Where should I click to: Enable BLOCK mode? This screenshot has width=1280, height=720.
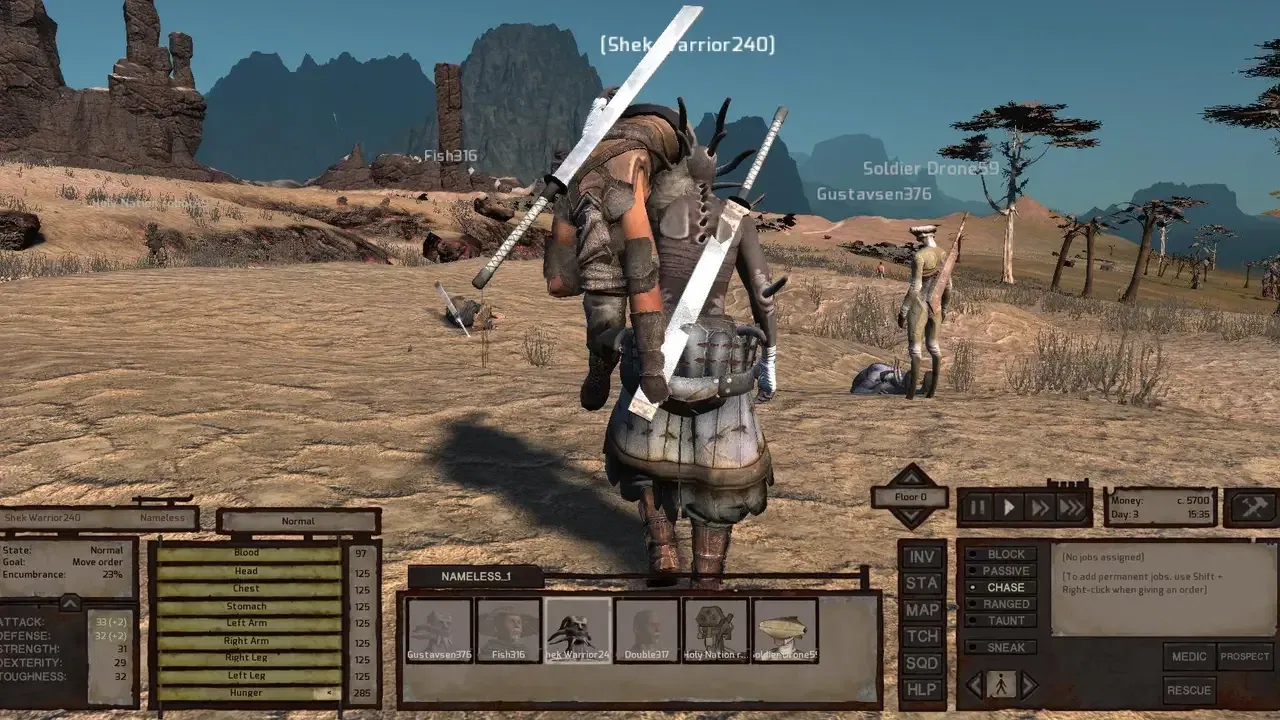[x=1001, y=554]
